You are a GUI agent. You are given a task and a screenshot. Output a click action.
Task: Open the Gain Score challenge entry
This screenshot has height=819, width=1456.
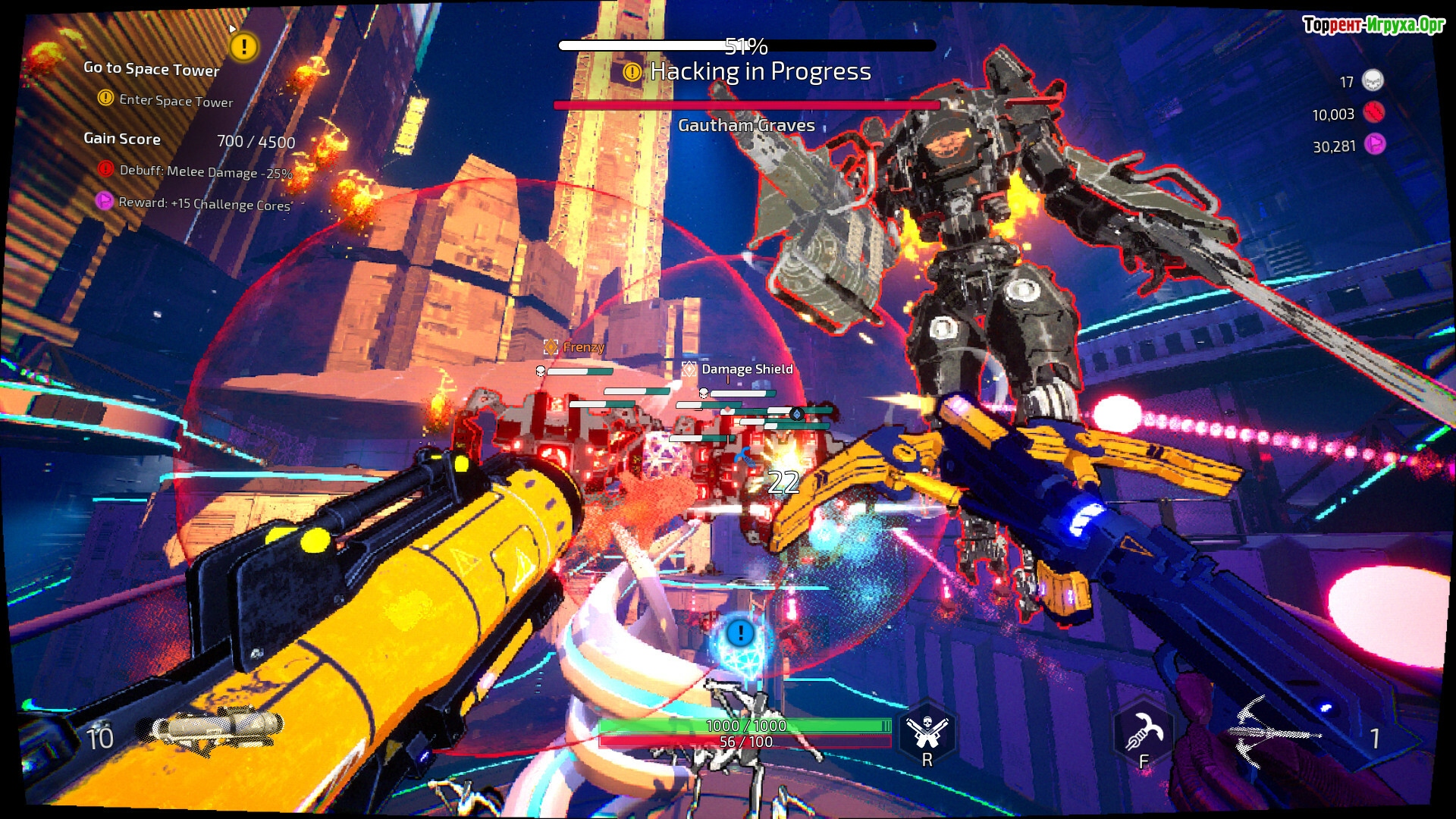(x=122, y=139)
